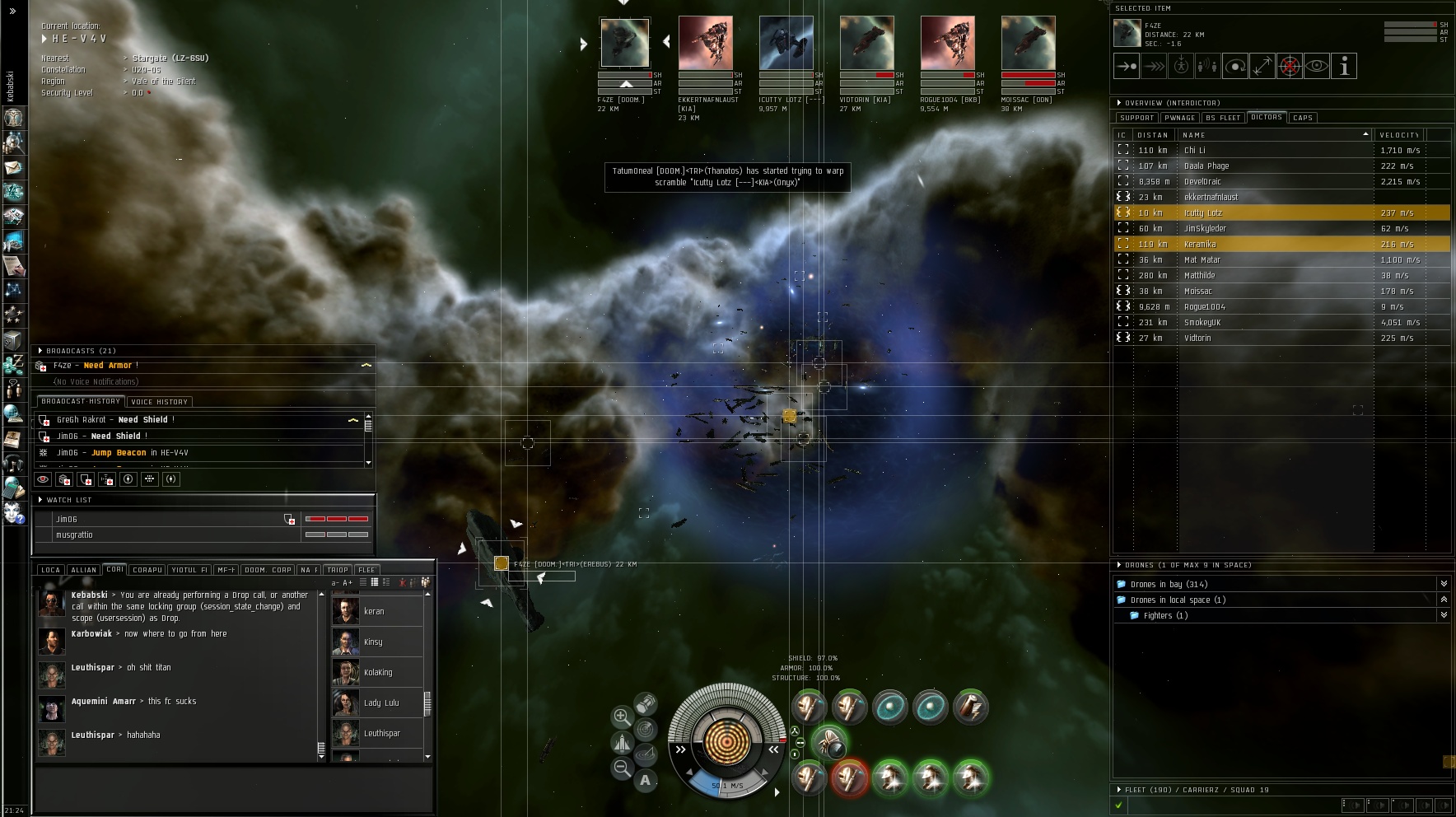Switch to the Caps overview tab
The width and height of the screenshot is (1456, 817).
tap(1303, 118)
